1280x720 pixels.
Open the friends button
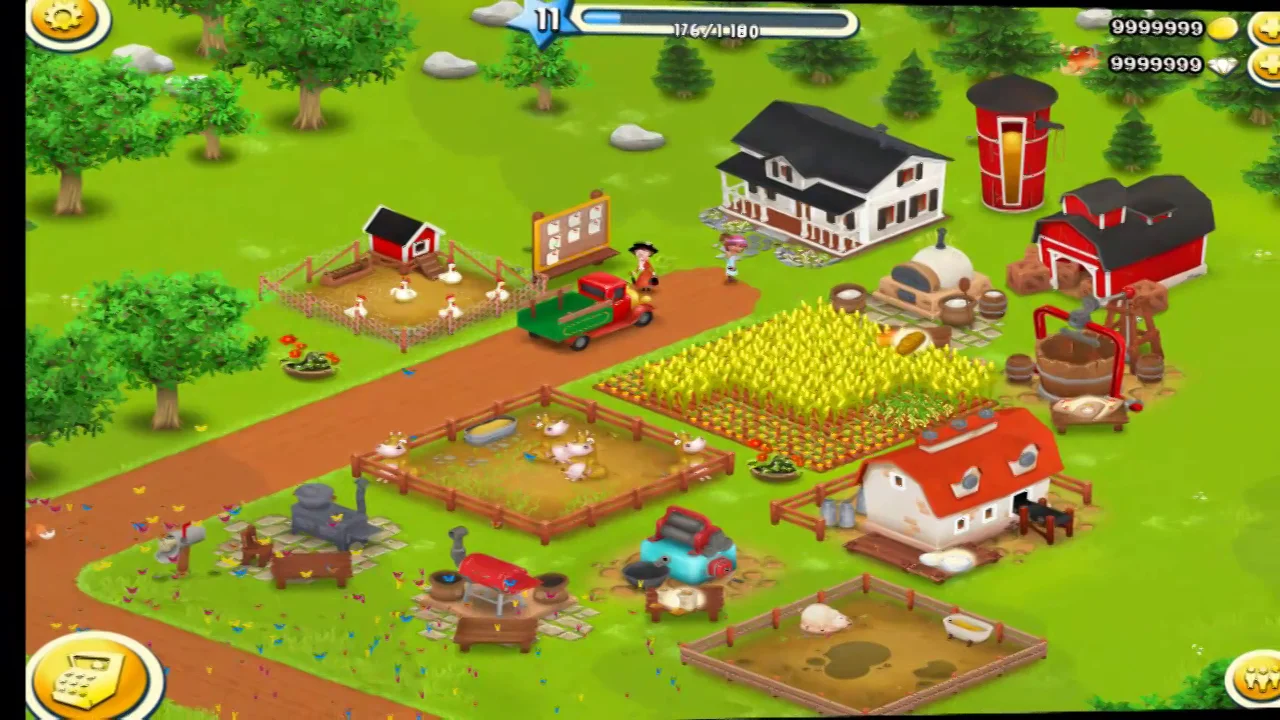click(1255, 679)
